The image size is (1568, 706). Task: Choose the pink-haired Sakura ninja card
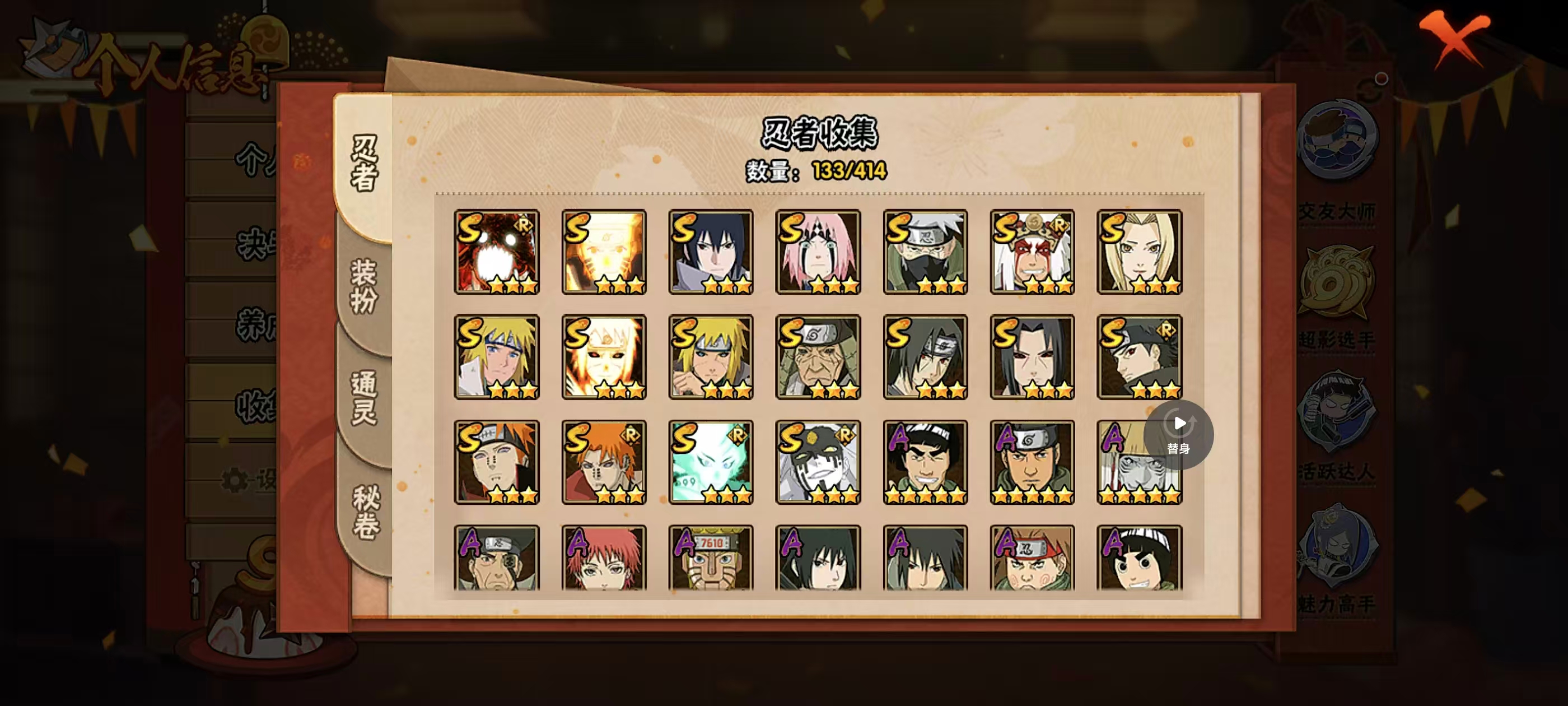pos(818,252)
